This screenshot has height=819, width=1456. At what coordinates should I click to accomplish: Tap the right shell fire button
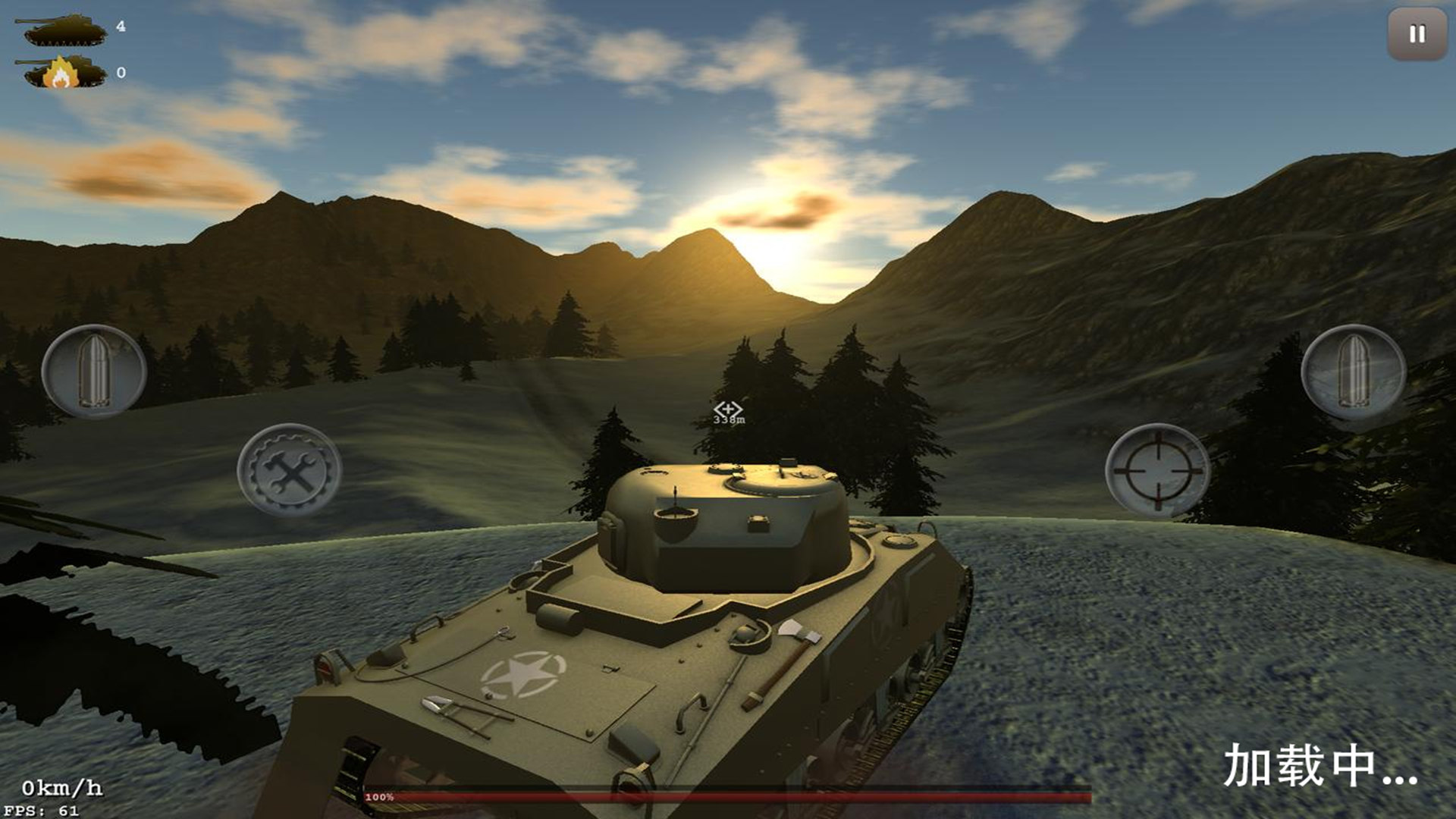(x=1353, y=372)
